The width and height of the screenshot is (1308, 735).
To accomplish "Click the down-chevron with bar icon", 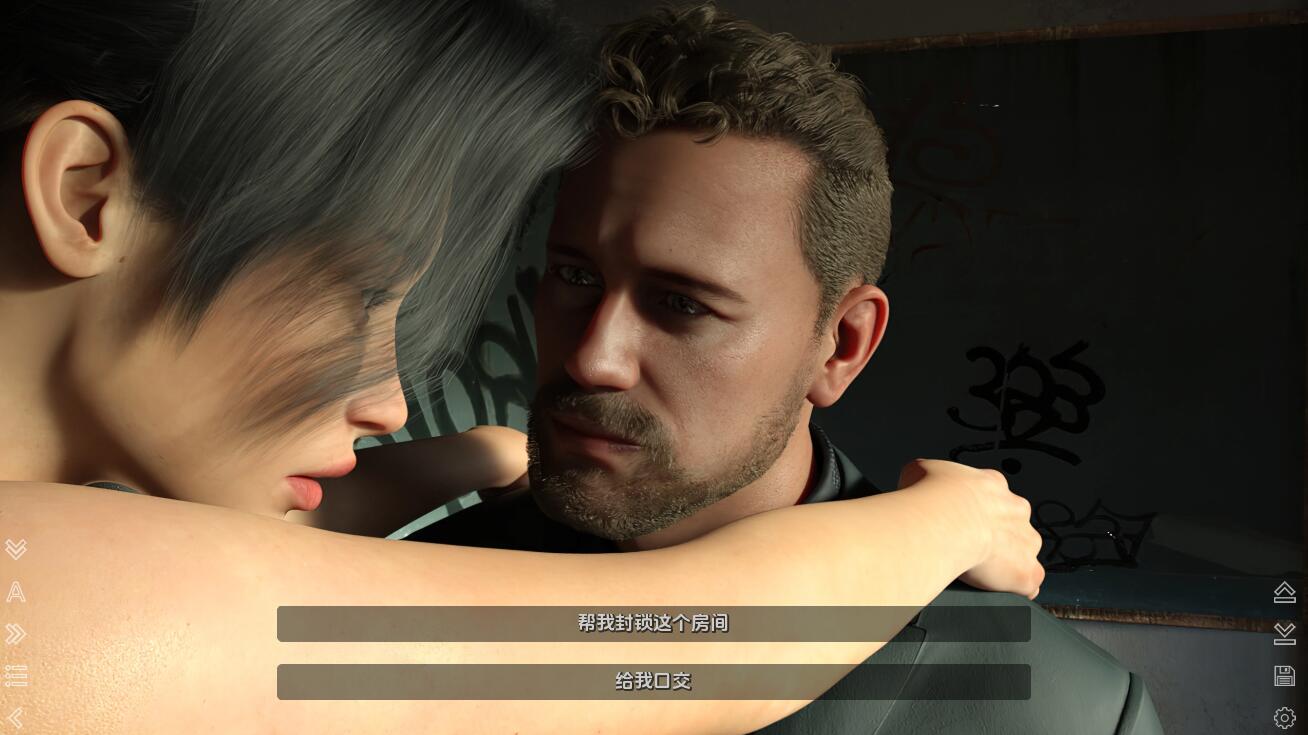I will tap(1285, 634).
